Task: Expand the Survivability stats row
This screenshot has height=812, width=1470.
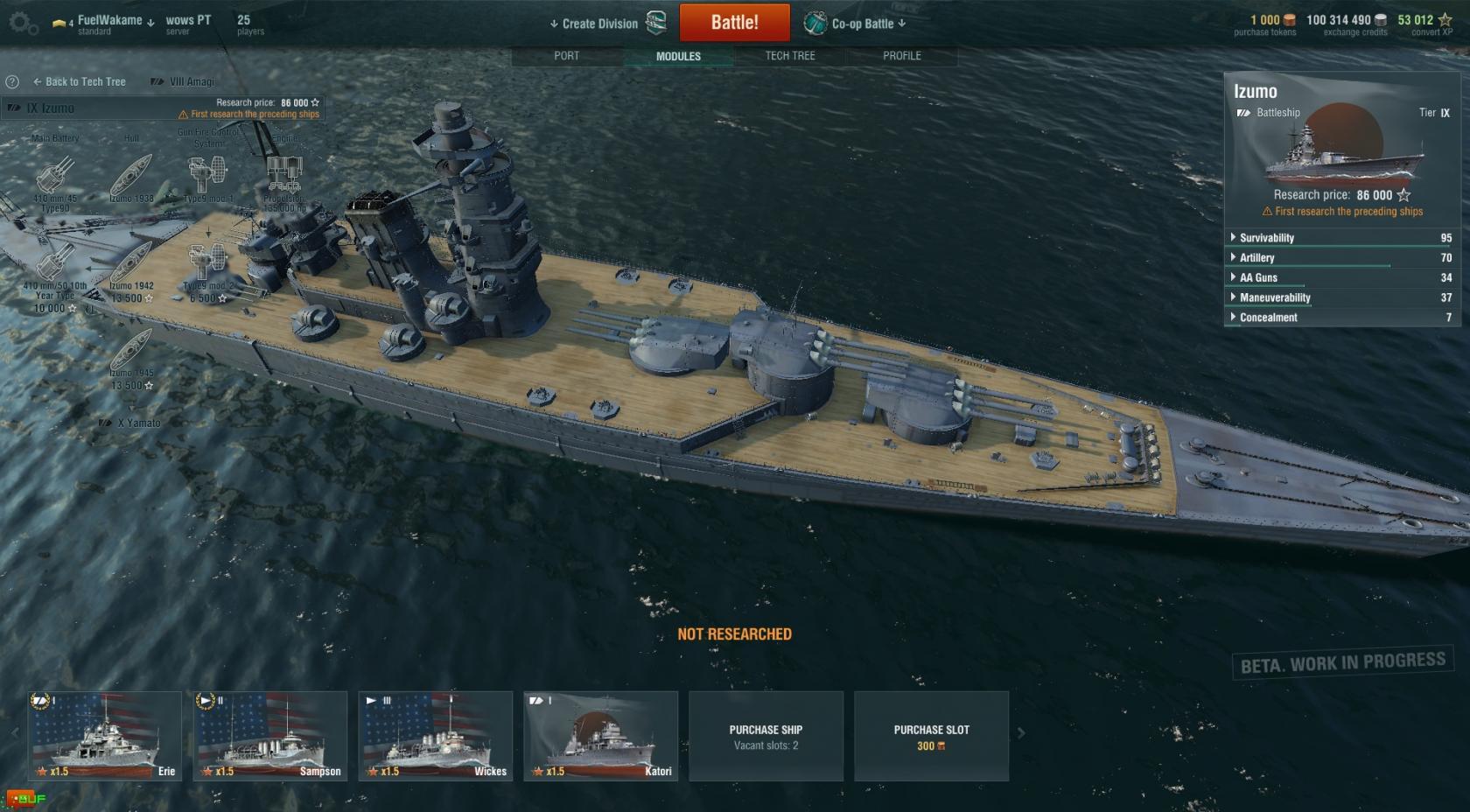Action: [x=1266, y=238]
